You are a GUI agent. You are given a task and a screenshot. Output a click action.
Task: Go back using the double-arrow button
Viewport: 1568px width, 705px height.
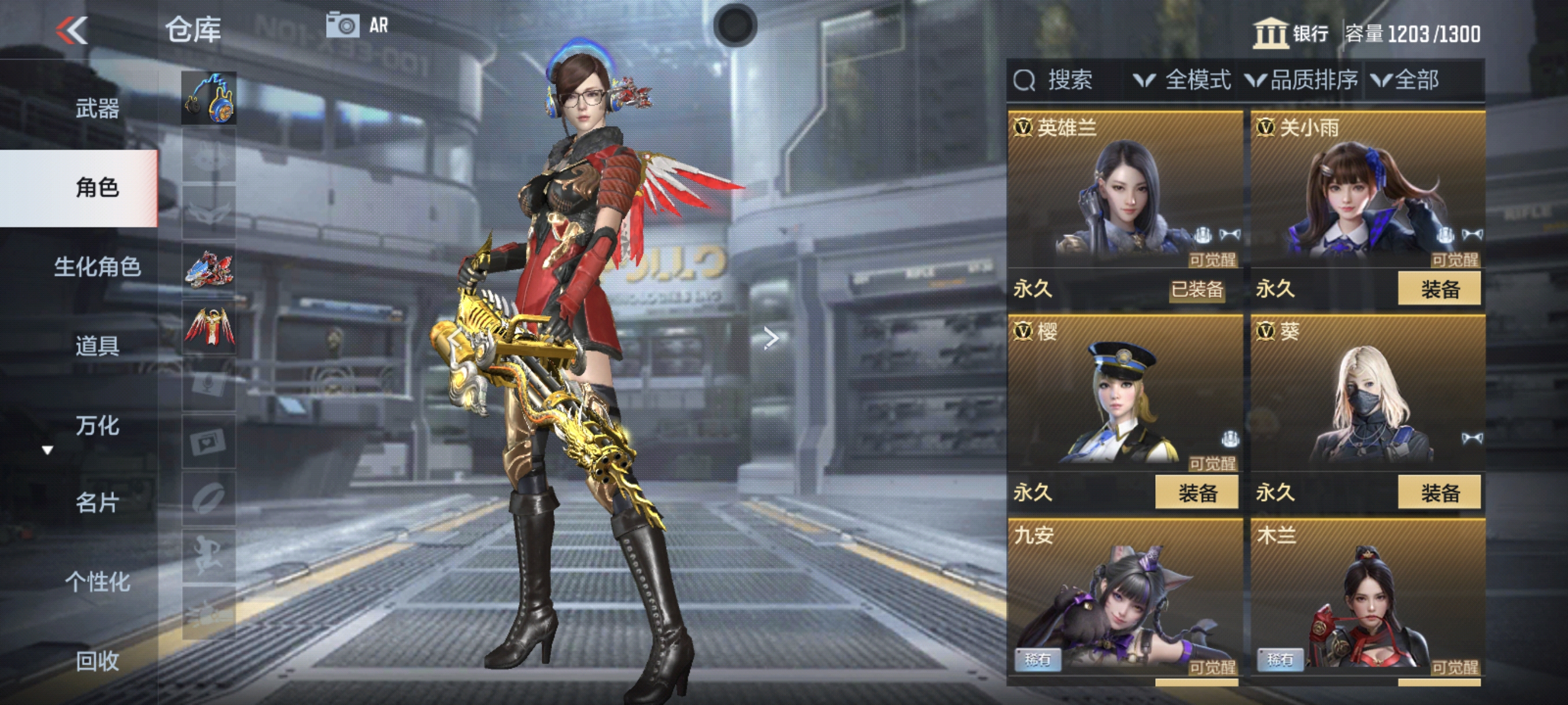tap(72, 31)
